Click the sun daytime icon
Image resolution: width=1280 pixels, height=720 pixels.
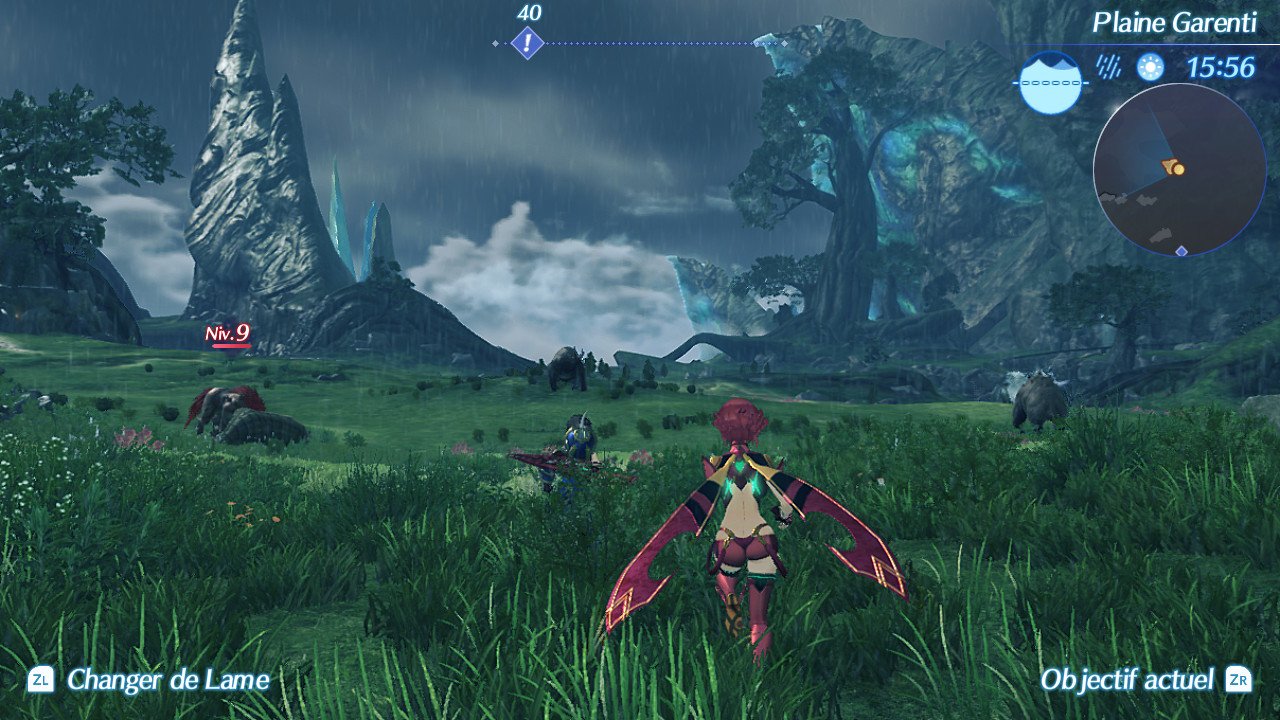click(1151, 67)
